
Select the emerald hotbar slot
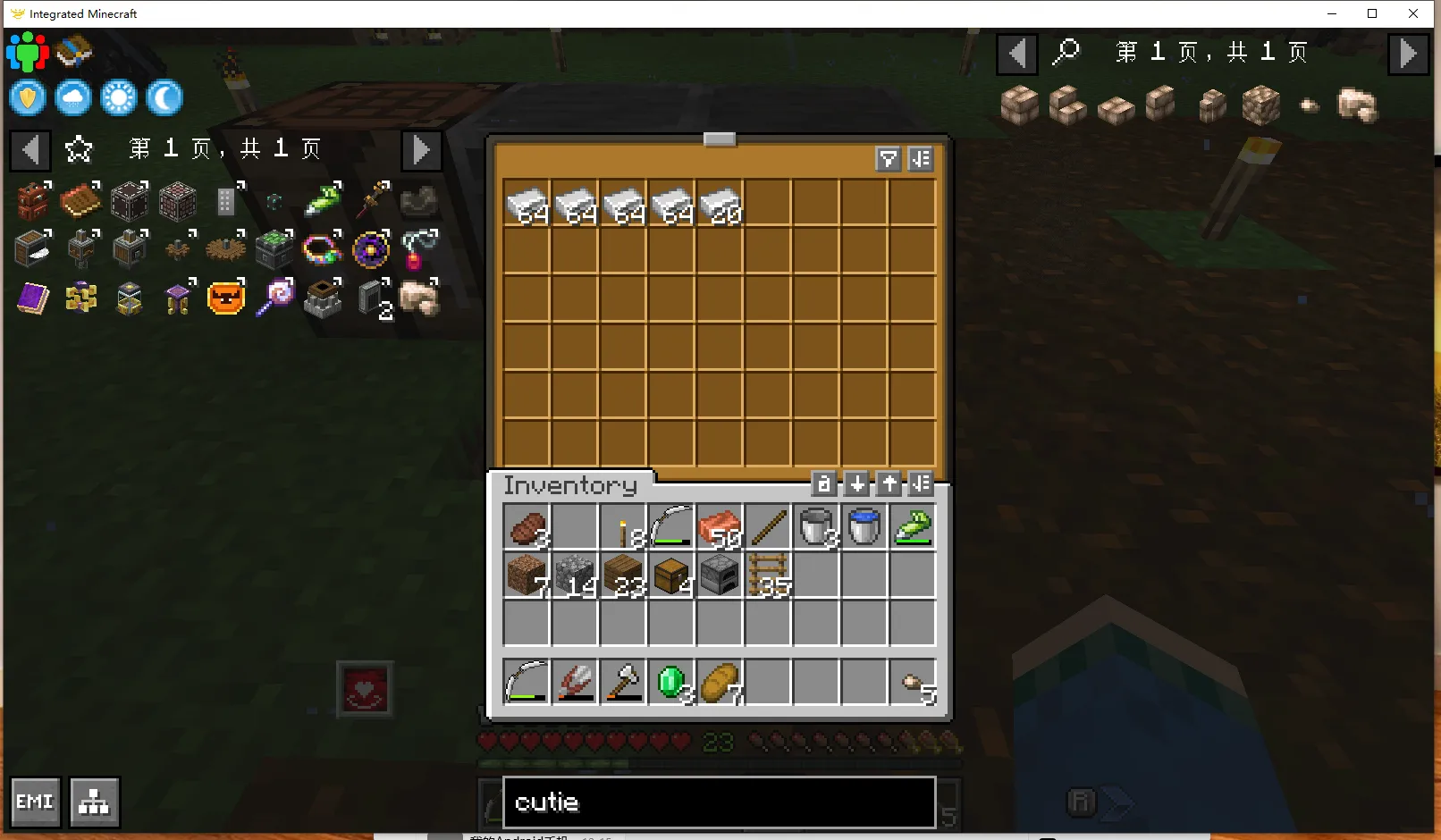671,683
